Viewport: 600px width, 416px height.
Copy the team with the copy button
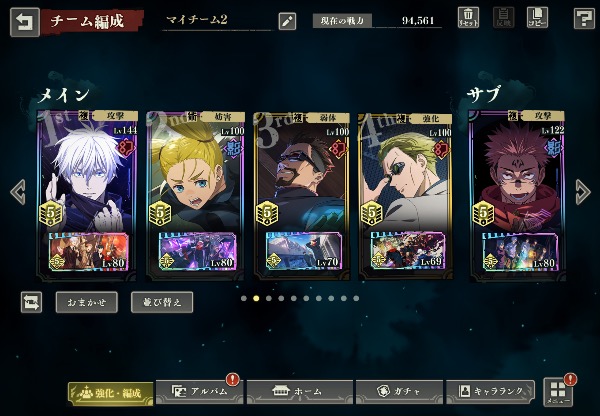[x=537, y=17]
